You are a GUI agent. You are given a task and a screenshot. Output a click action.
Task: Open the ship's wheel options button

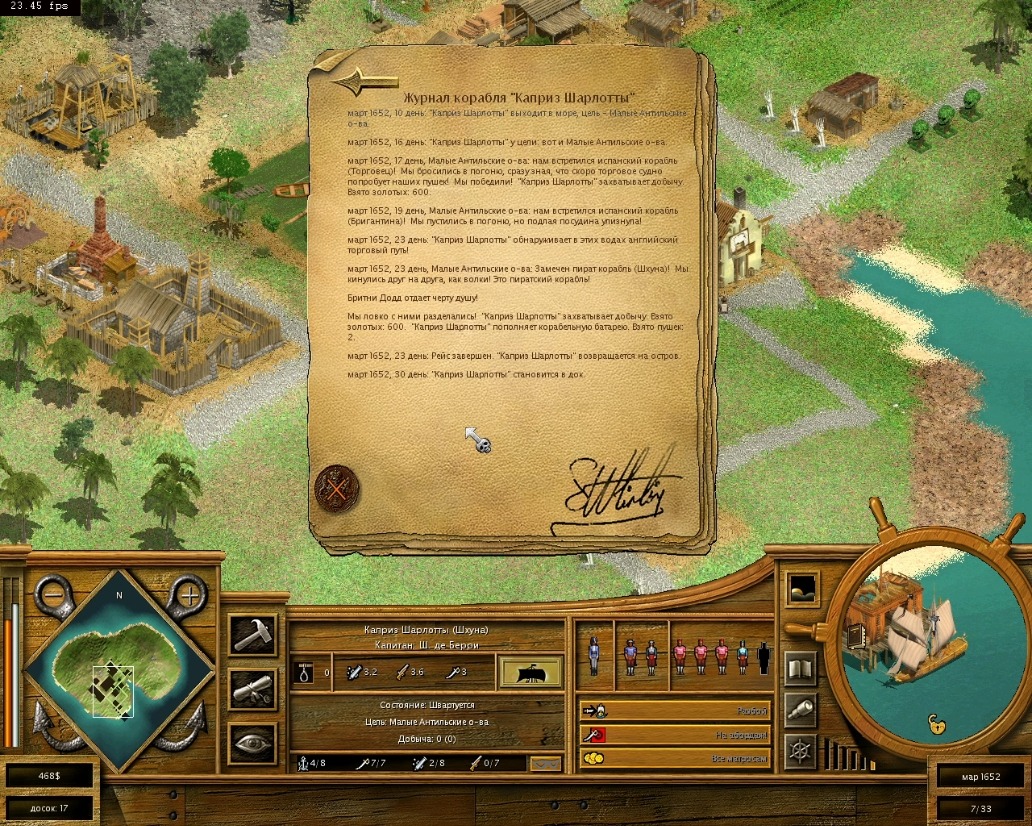800,751
